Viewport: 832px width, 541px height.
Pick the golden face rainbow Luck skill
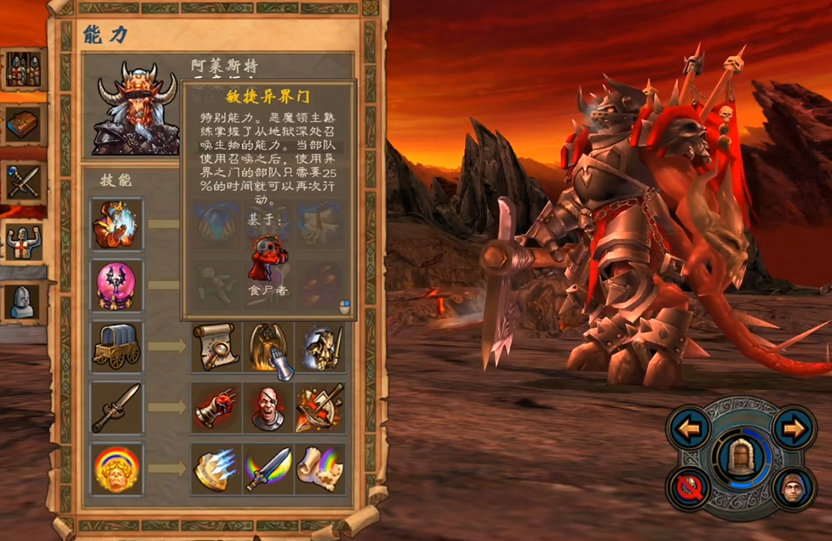click(x=117, y=468)
